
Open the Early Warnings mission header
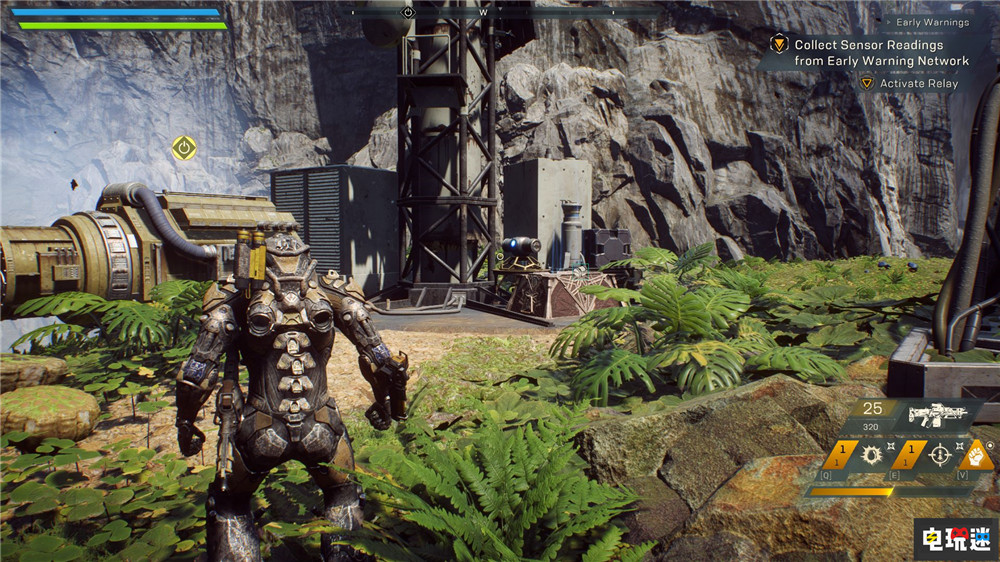coord(932,22)
